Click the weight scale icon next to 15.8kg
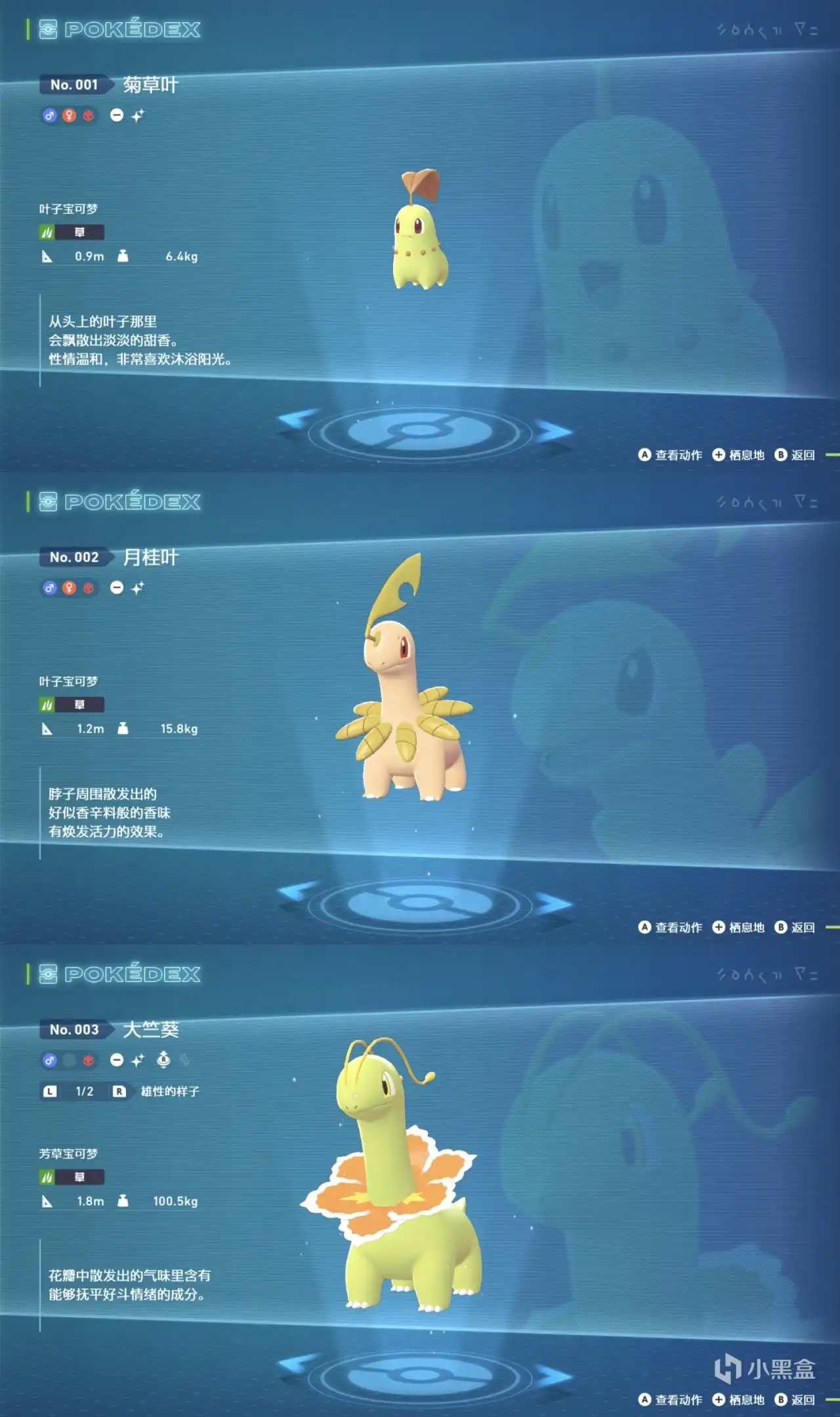Screen dimensions: 840x1417 pyautogui.click(x=123, y=729)
